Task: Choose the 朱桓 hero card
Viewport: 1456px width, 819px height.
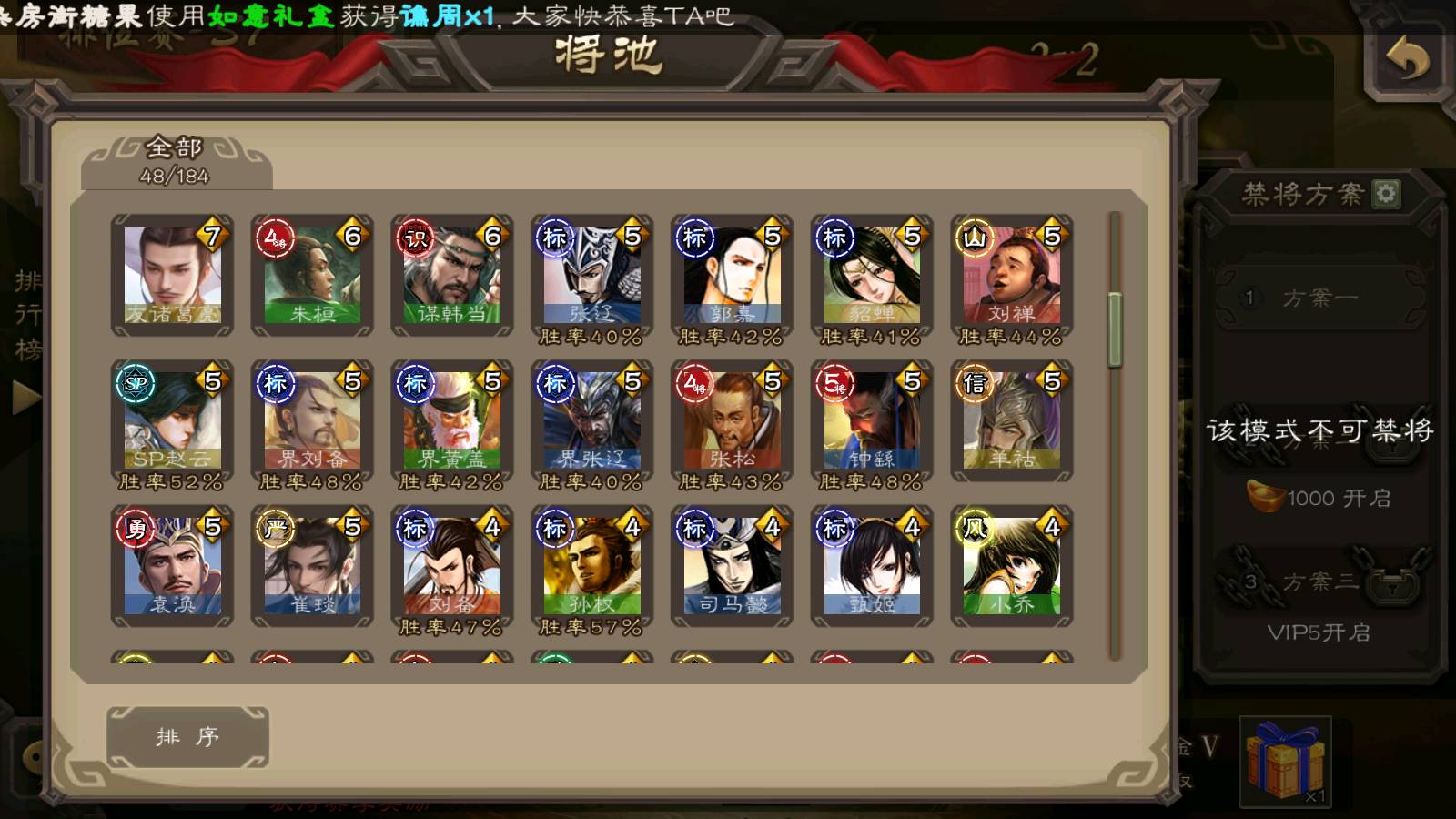Action: (312, 275)
